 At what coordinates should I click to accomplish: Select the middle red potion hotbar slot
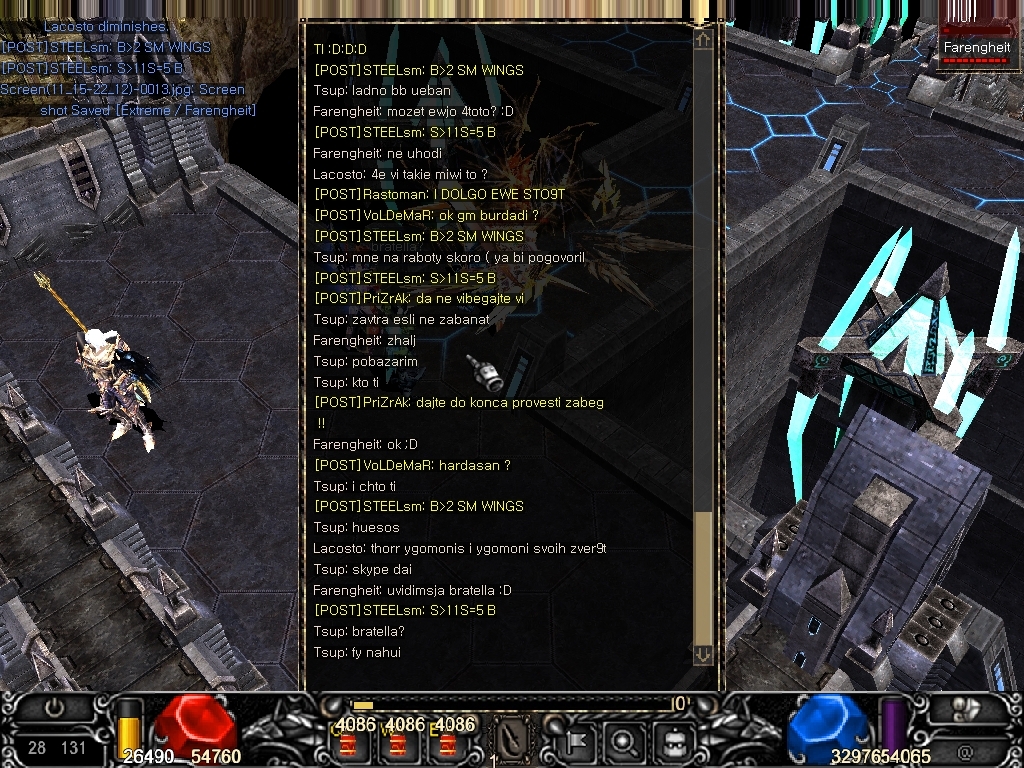click(398, 745)
